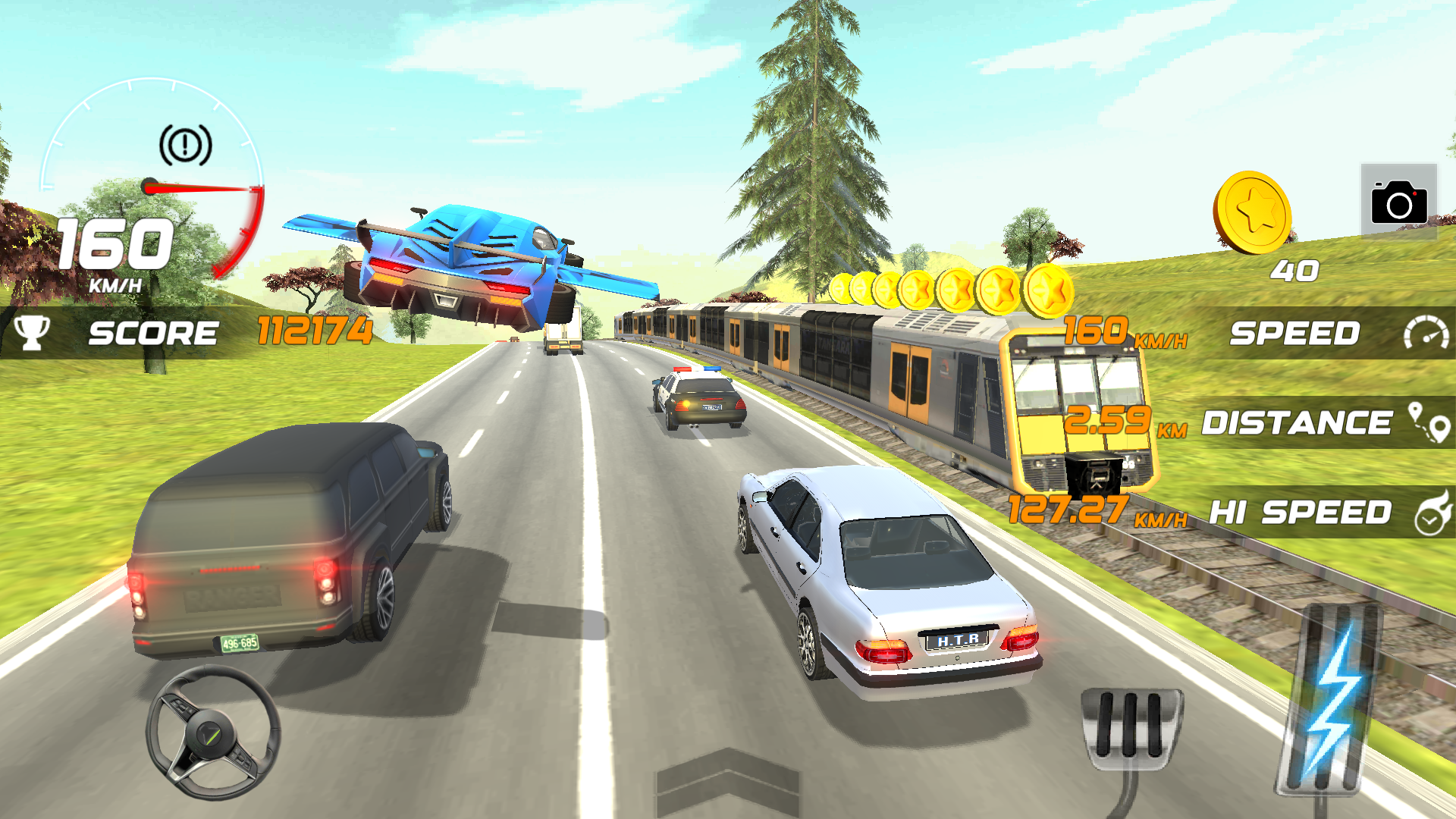Image resolution: width=1456 pixels, height=819 pixels.
Task: Tap the camera view button
Action: coord(1398,202)
